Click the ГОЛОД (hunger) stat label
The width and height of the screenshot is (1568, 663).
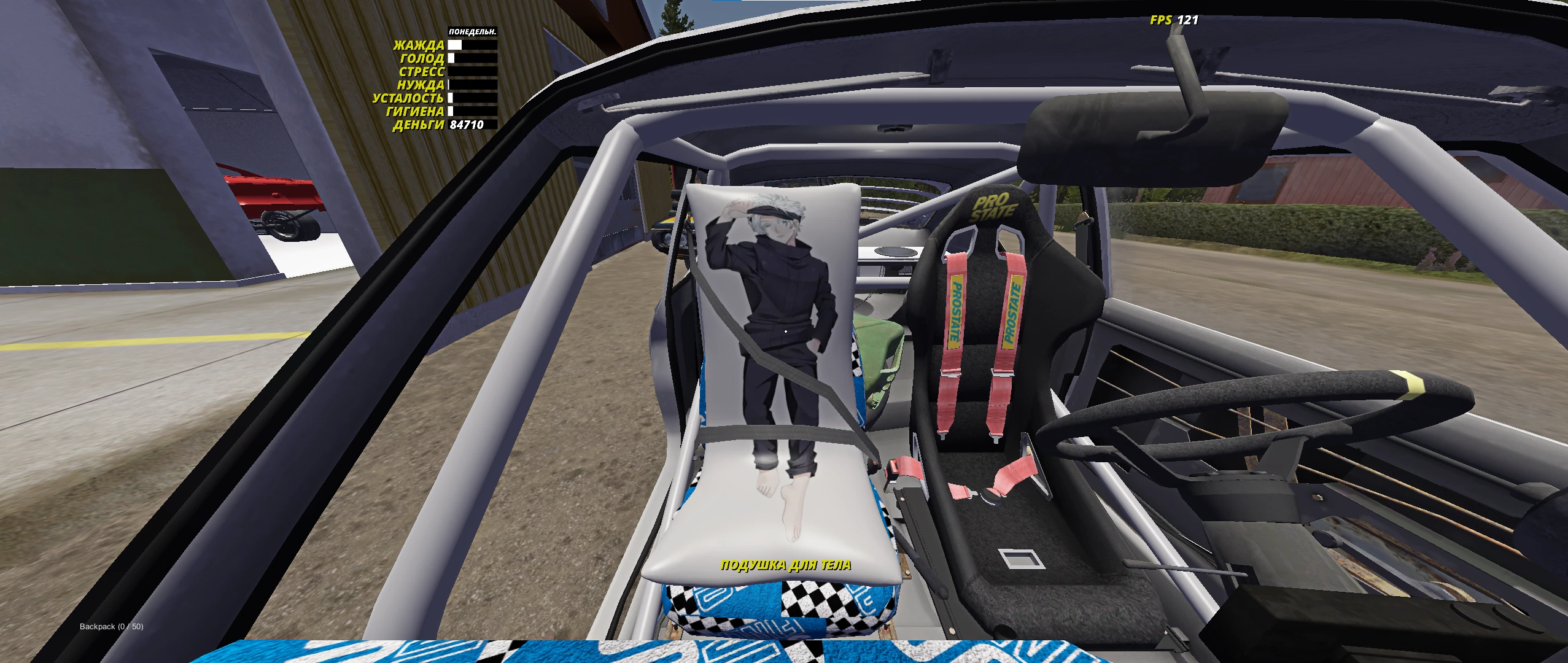pyautogui.click(x=424, y=58)
